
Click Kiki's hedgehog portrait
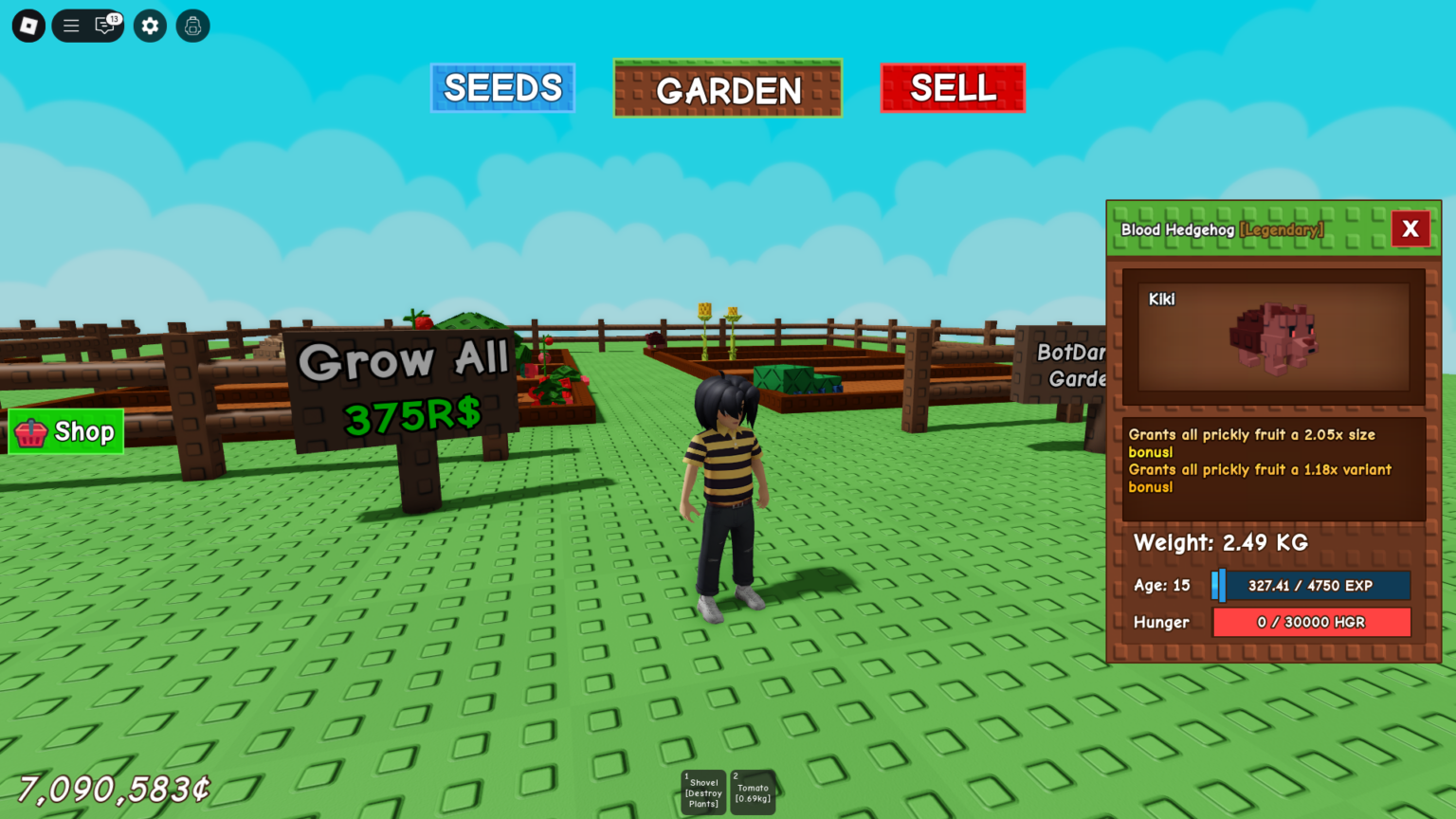pyautogui.click(x=1272, y=337)
